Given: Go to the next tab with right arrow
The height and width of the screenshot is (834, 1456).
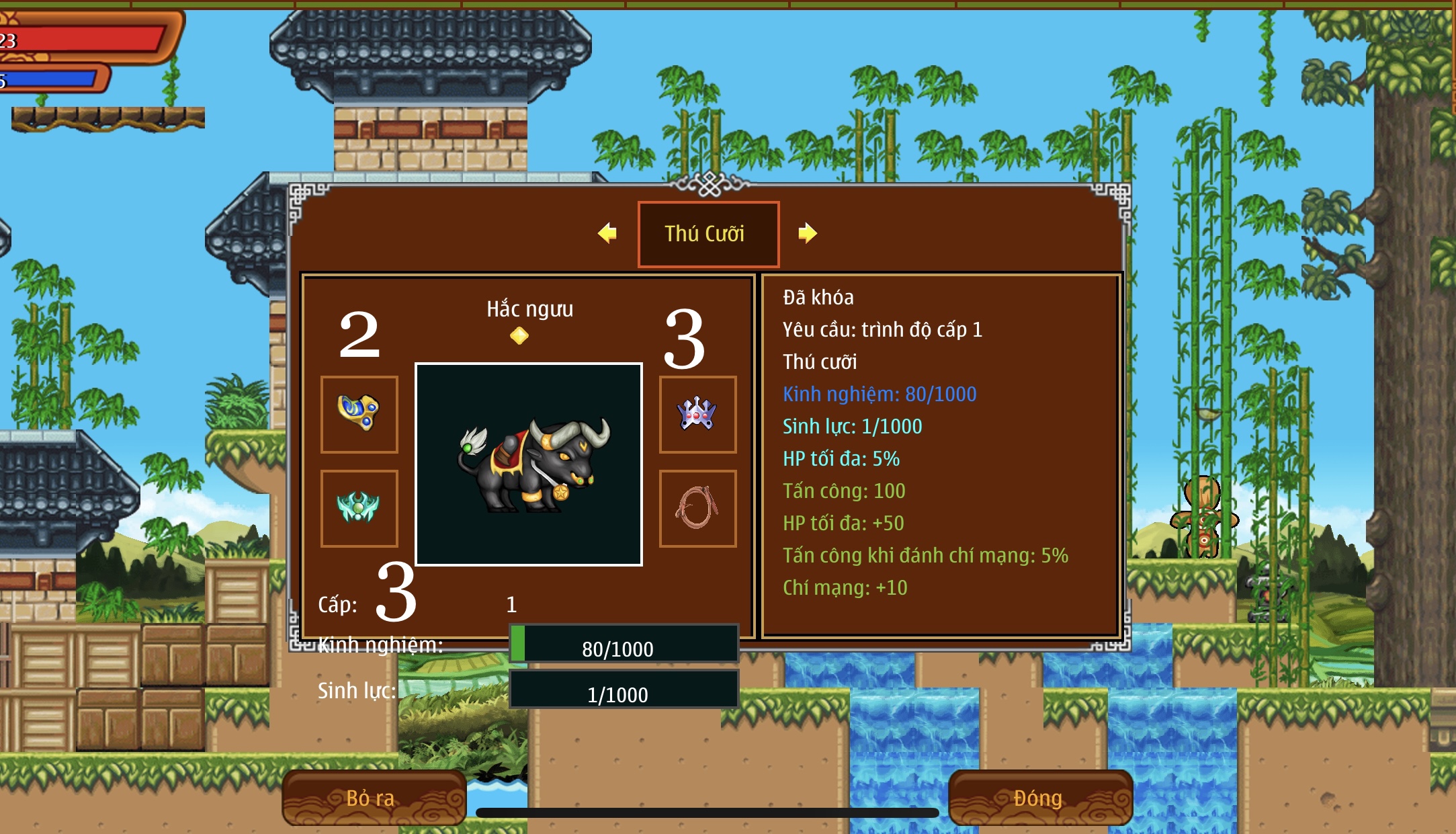Looking at the screenshot, I should pyautogui.click(x=807, y=233).
